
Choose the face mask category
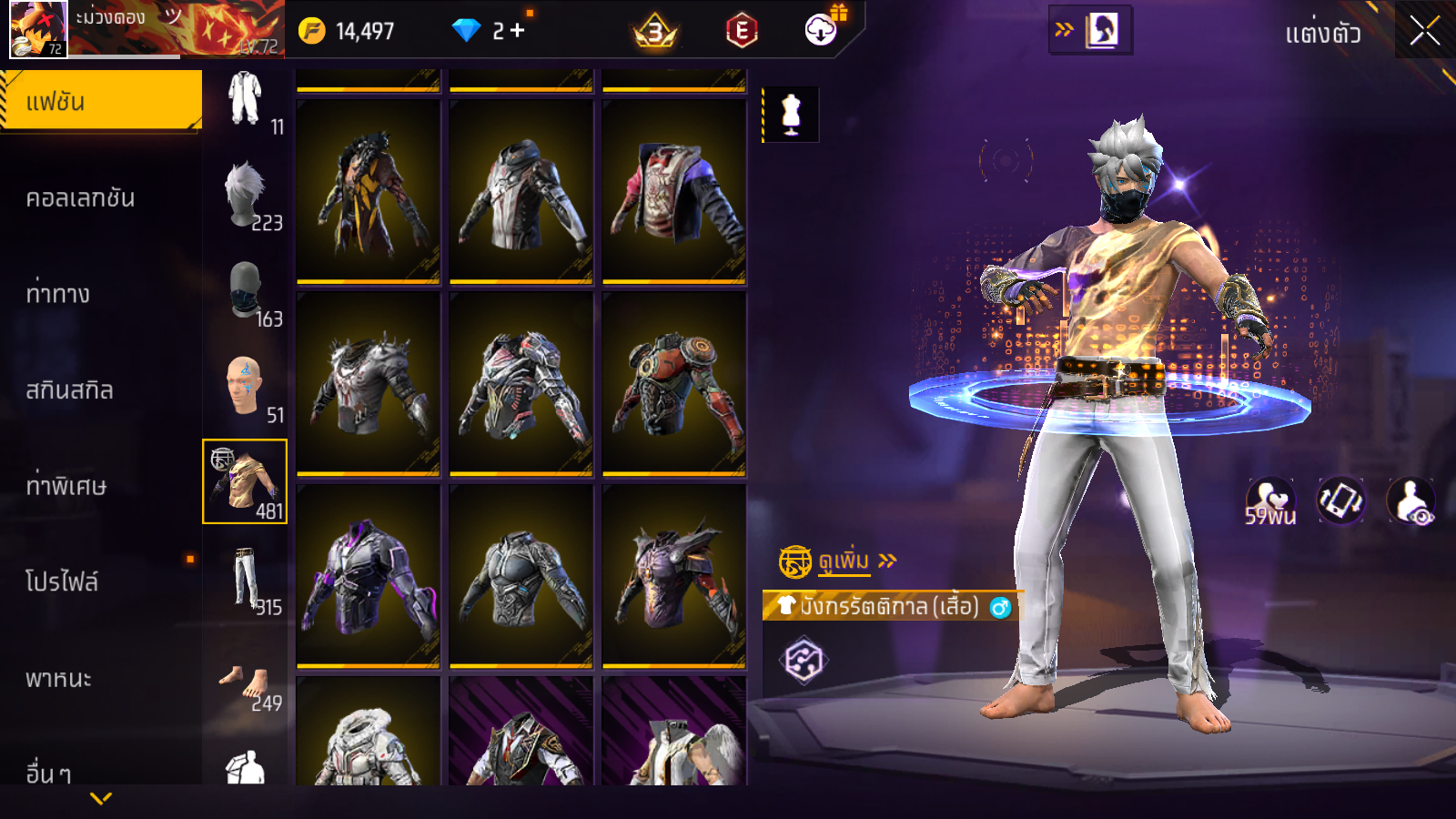[245, 291]
